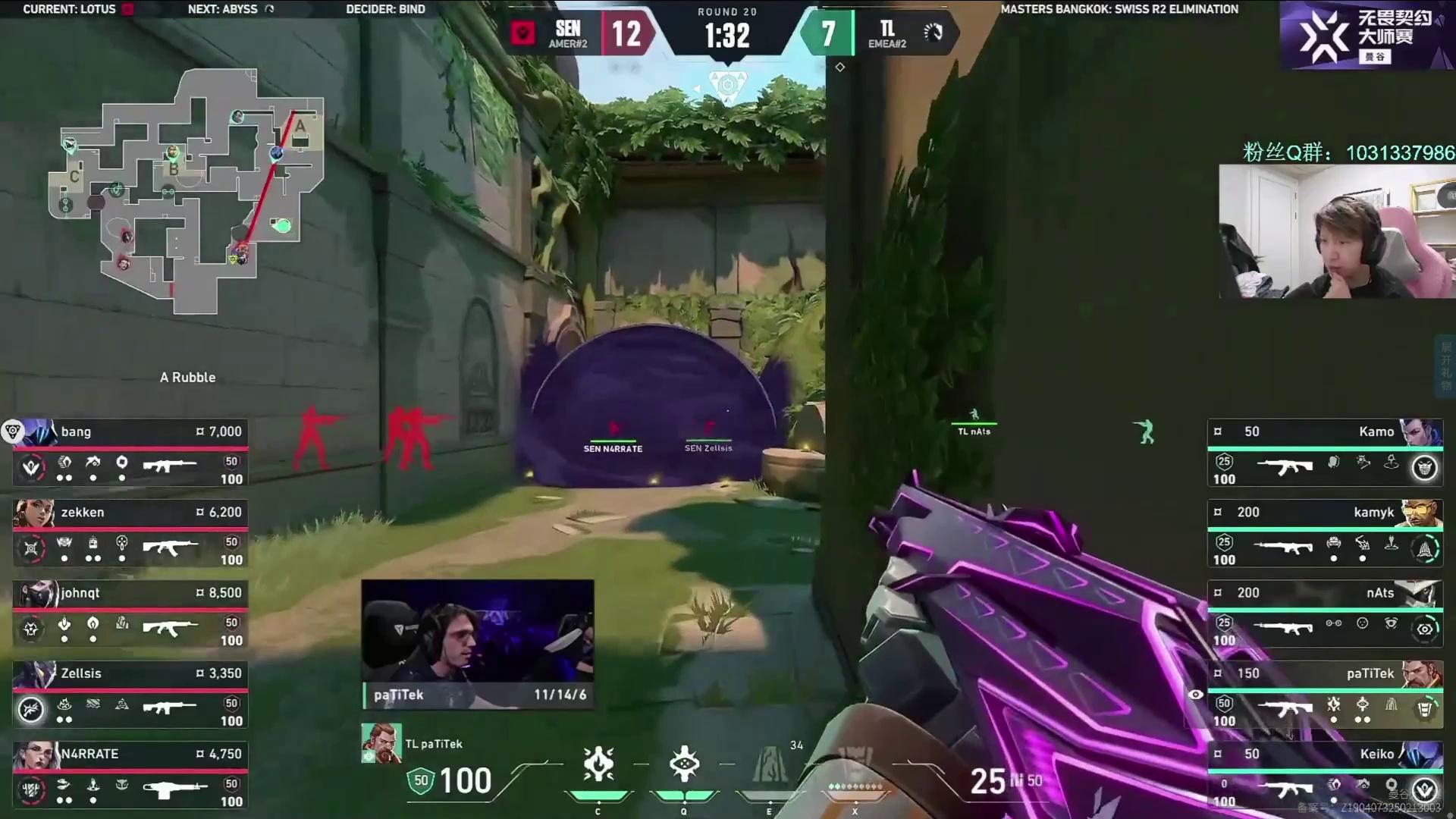Select Zellsis in the team list
1456x819 pixels.
coord(130,695)
